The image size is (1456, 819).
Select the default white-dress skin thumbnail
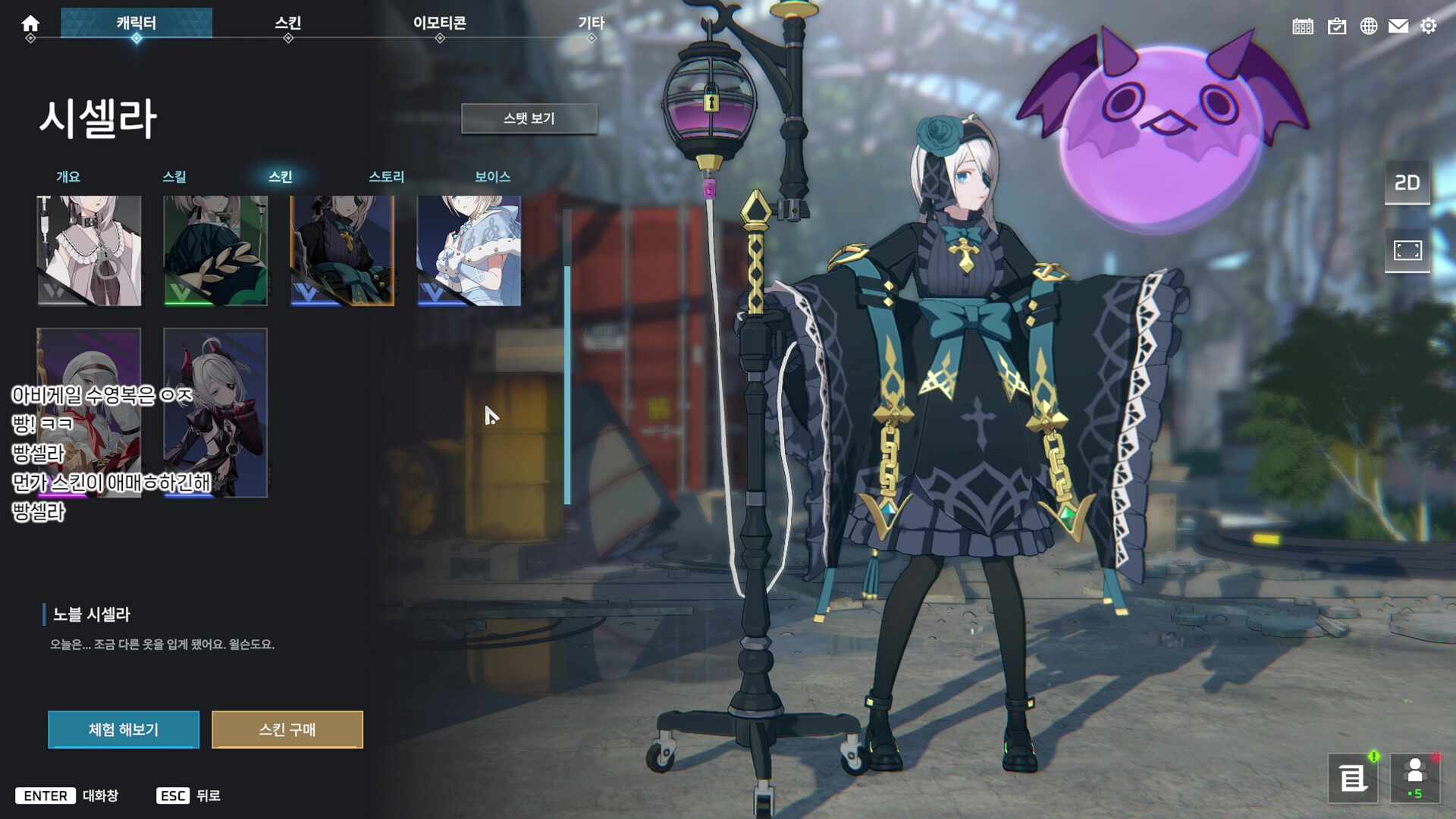[x=89, y=251]
